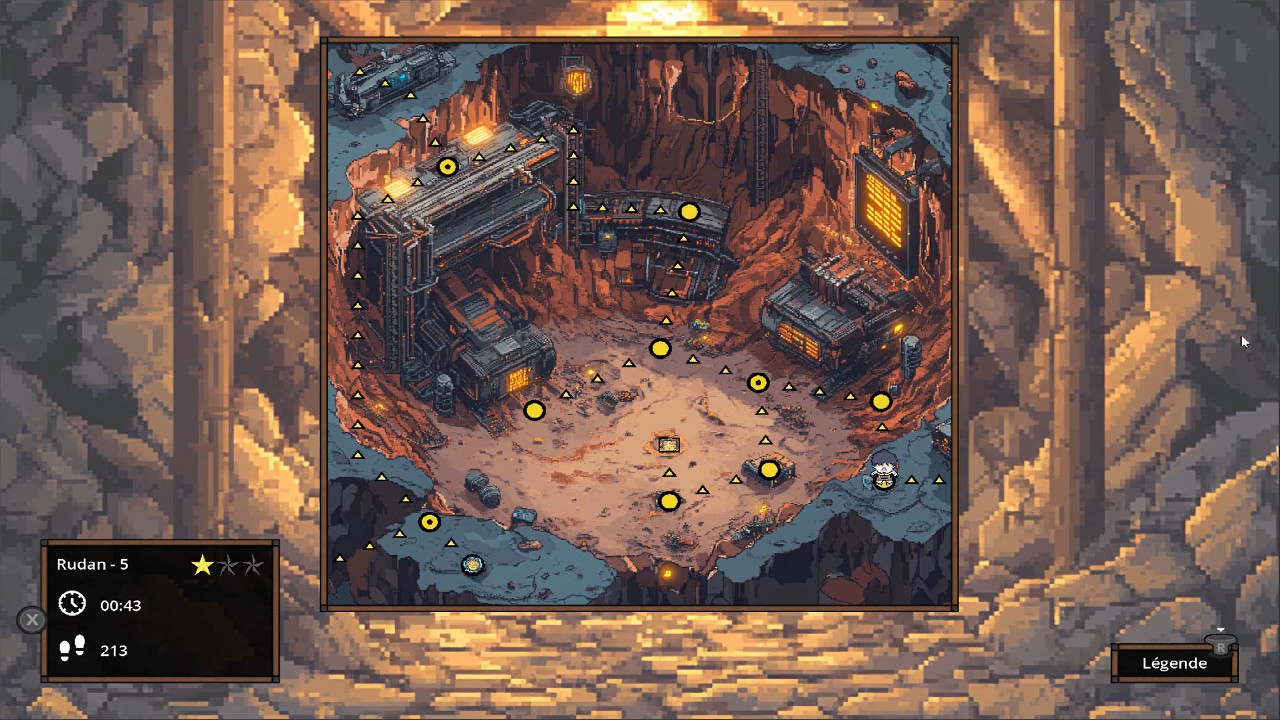Click the third grey star
Image resolution: width=1280 pixels, height=720 pixels.
252,565
